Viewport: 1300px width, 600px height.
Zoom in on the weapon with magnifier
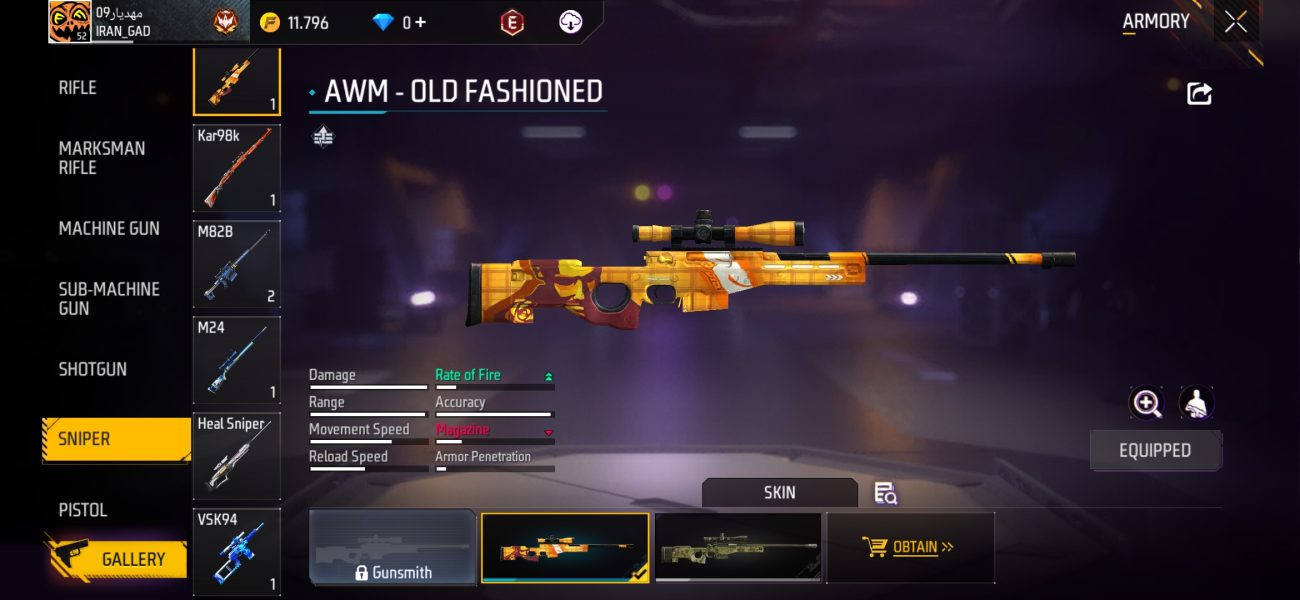[1146, 403]
